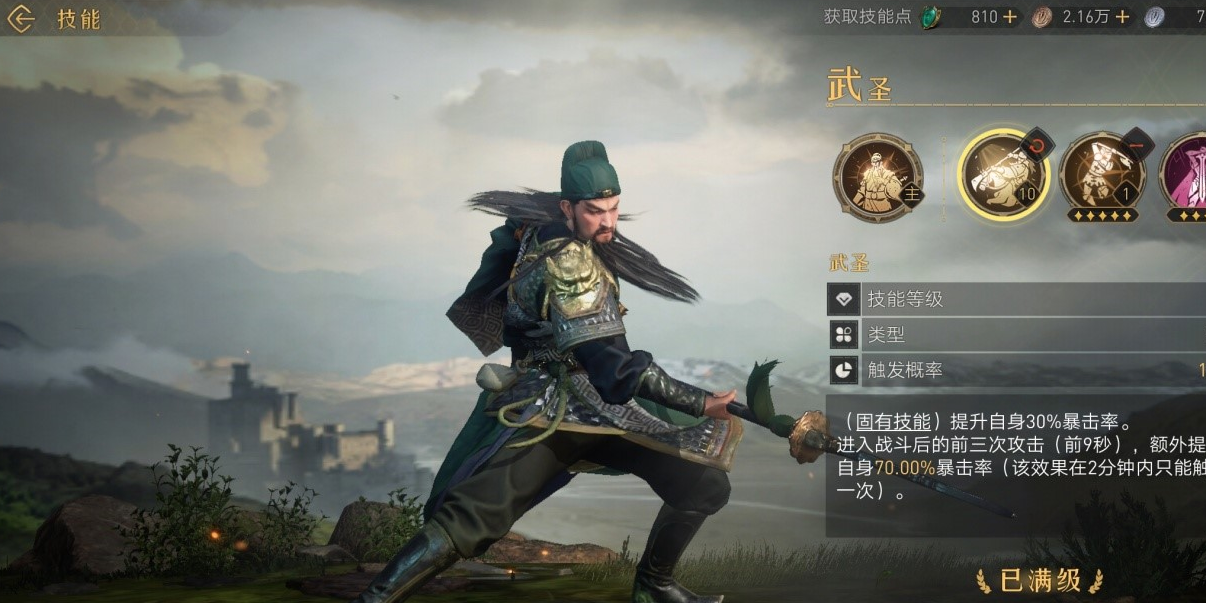The width and height of the screenshot is (1206, 603).
Task: Select the highlighted level 10 skill icon
Action: point(1001,175)
